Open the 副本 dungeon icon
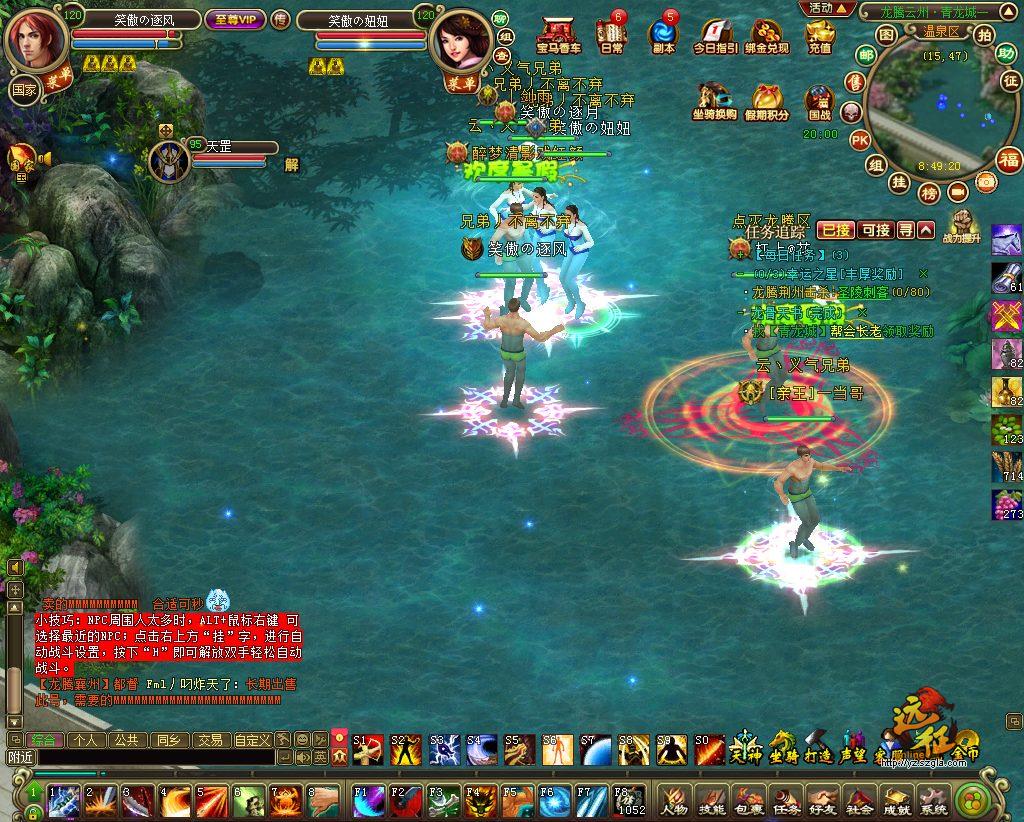The width and height of the screenshot is (1024, 822). coord(663,35)
